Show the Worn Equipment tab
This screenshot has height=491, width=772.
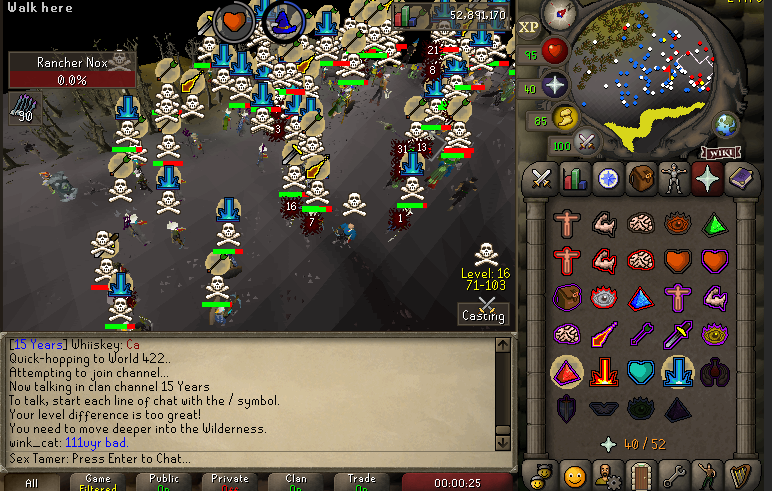[674, 179]
